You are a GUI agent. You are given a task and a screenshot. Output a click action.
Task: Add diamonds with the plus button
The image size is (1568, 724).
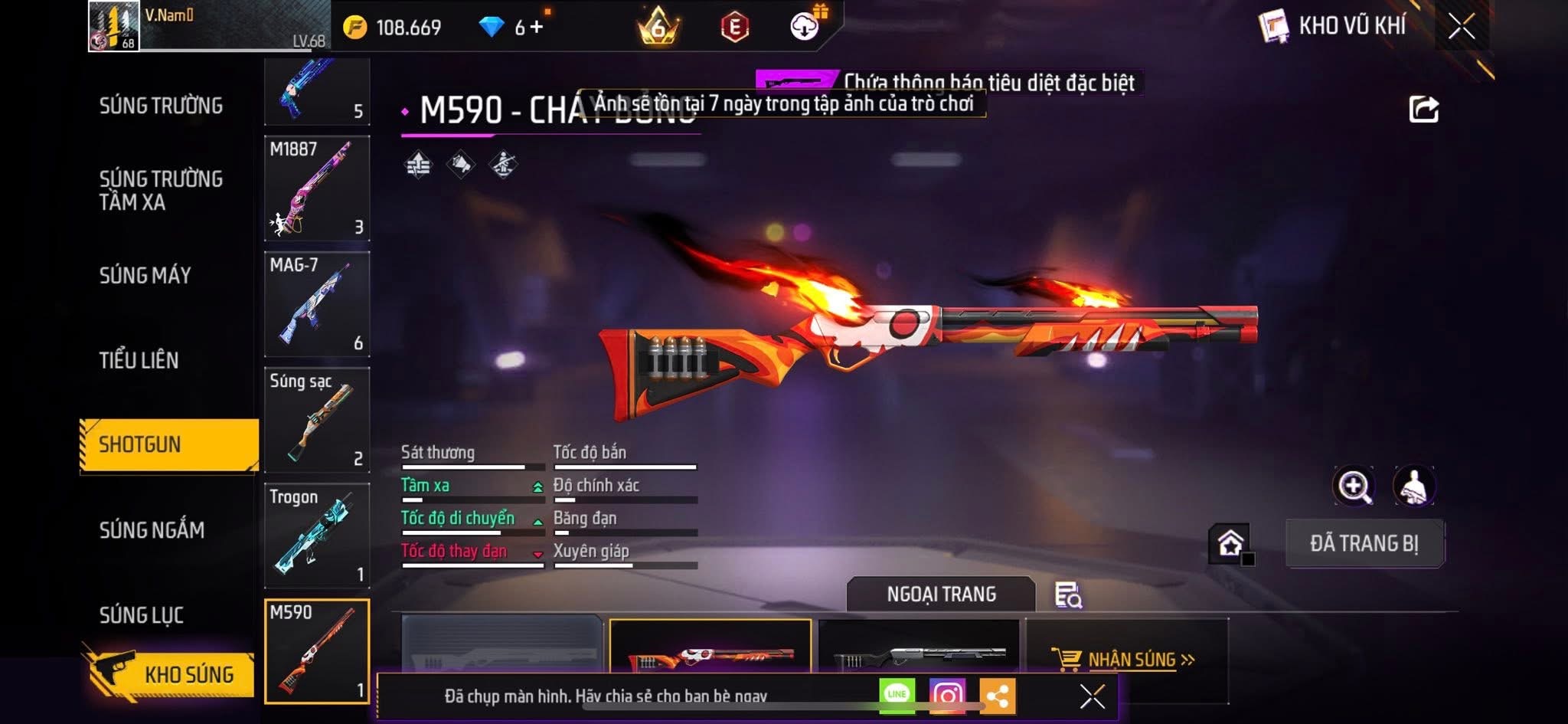[537, 27]
